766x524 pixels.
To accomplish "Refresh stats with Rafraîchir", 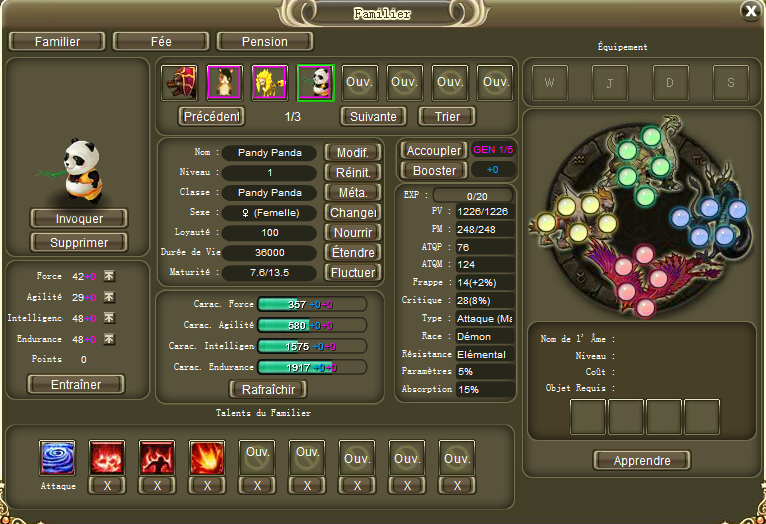I will [x=268, y=389].
